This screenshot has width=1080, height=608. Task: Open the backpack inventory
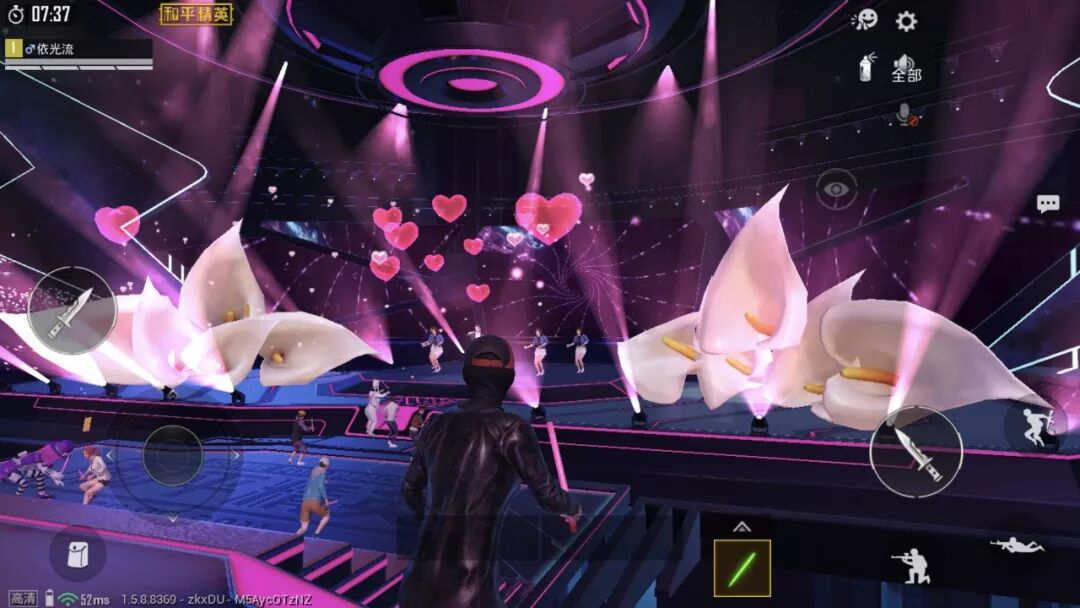(x=77, y=553)
